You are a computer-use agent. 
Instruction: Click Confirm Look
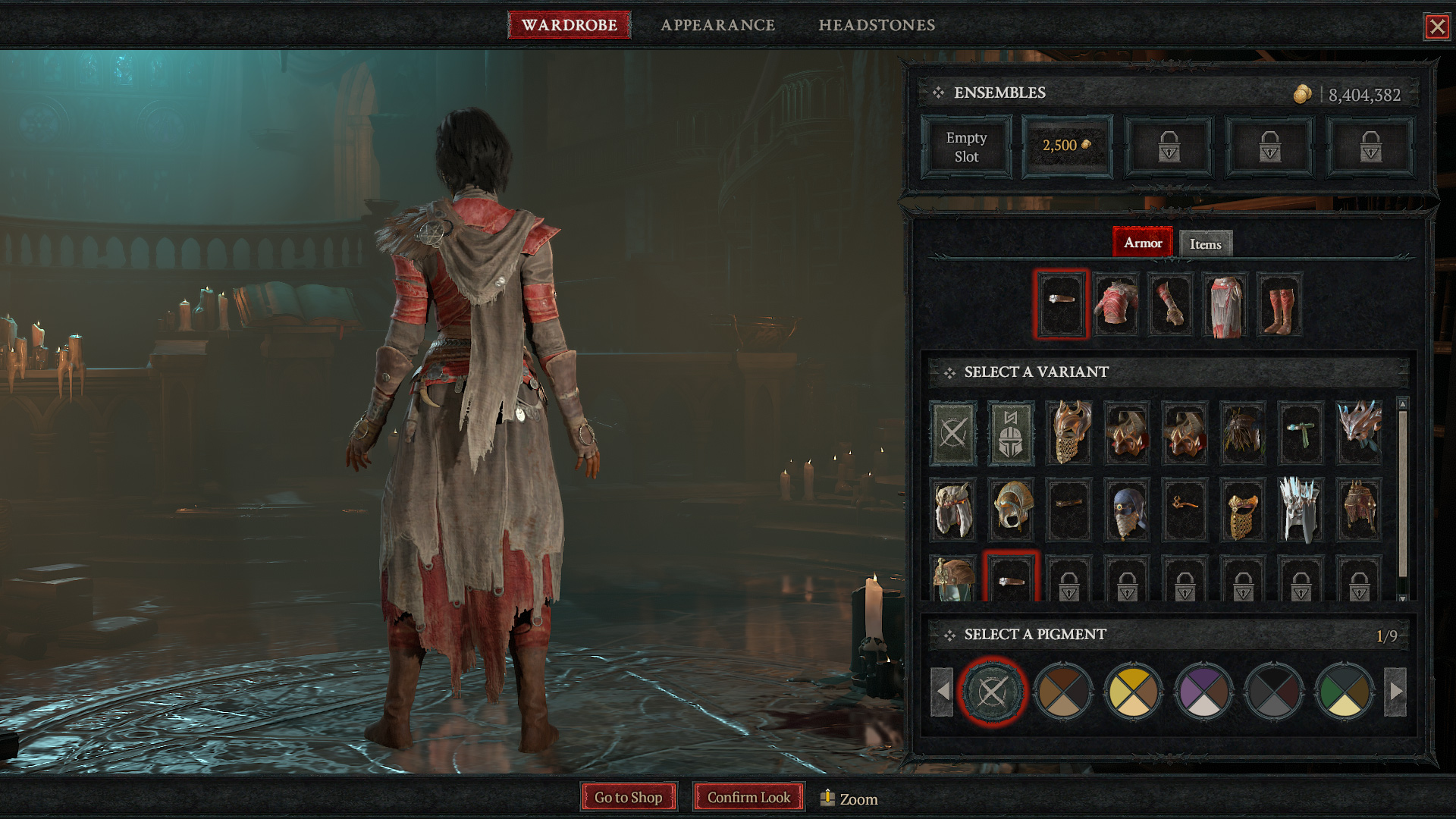coord(748,797)
